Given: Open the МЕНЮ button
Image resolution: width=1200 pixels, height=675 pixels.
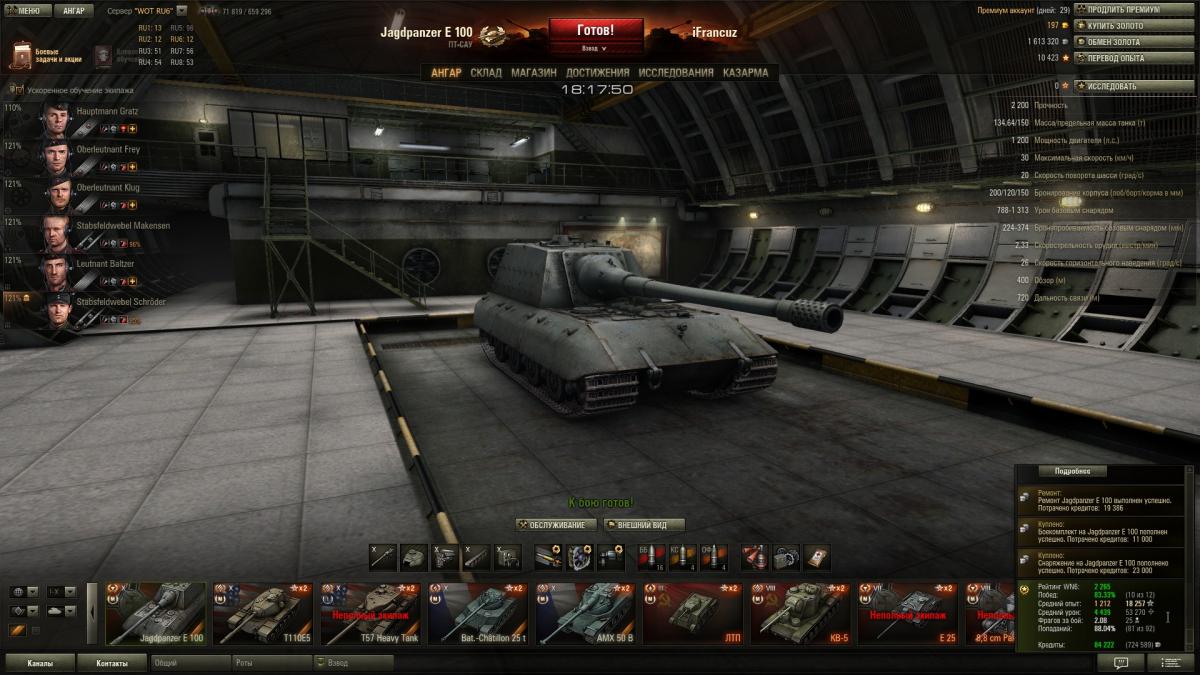Looking at the screenshot, I should pos(27,11).
